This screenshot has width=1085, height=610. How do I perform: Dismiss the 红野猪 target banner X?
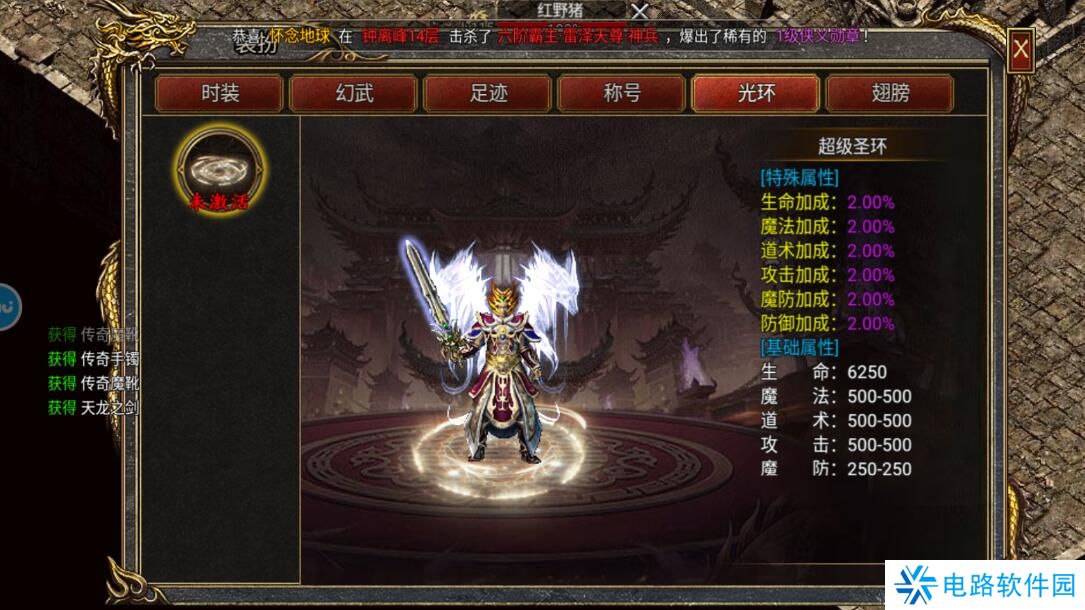640,11
